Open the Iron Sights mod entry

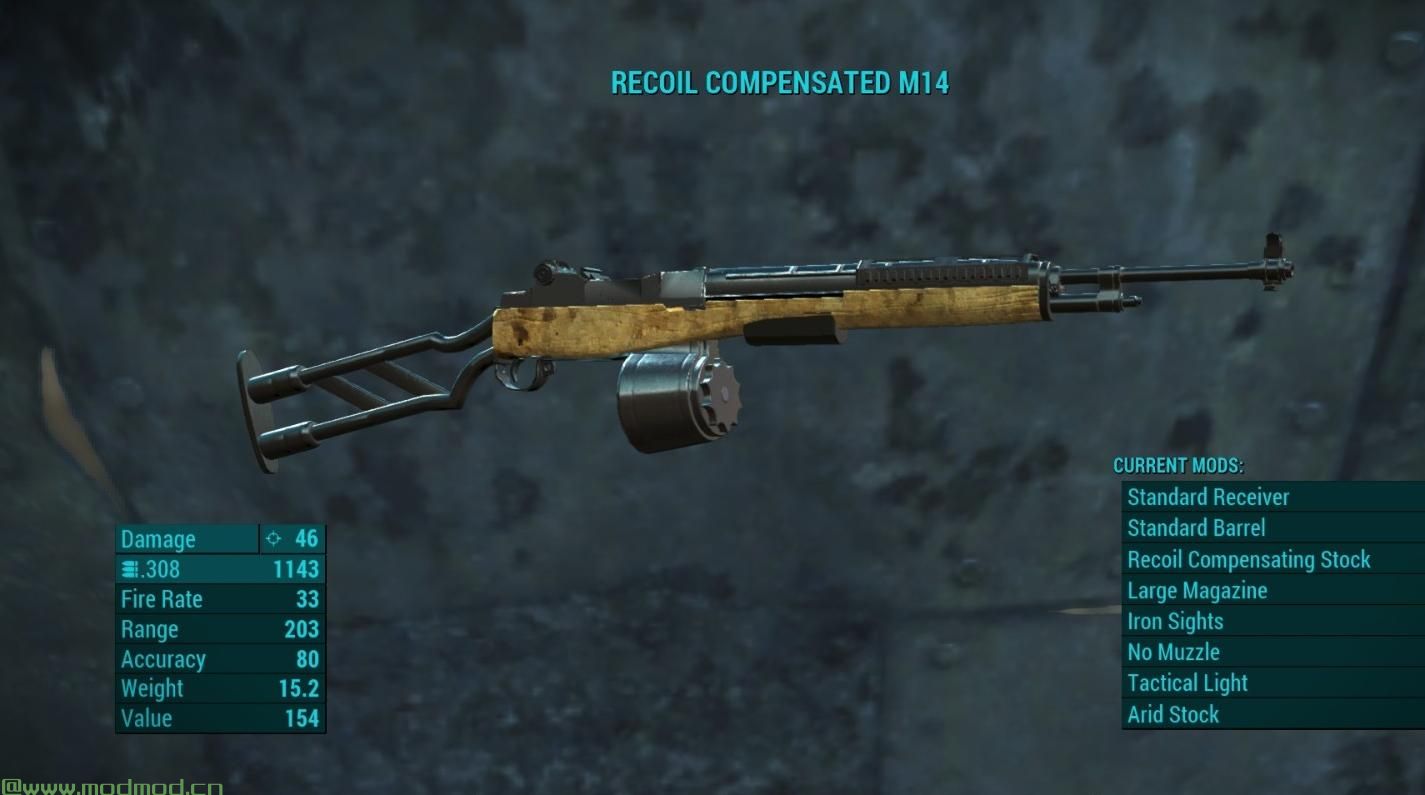pos(1177,621)
